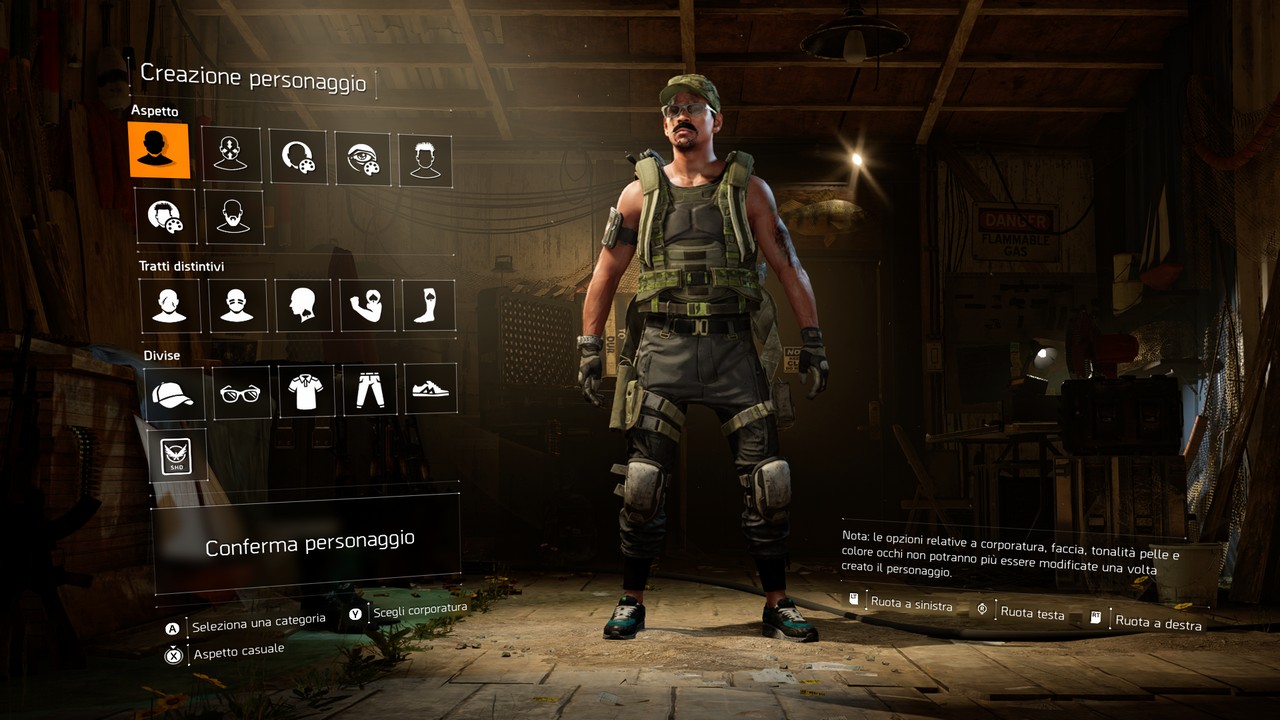Open the neck tattoo category
Viewport: 1280px width, 720px height.
tap(303, 305)
